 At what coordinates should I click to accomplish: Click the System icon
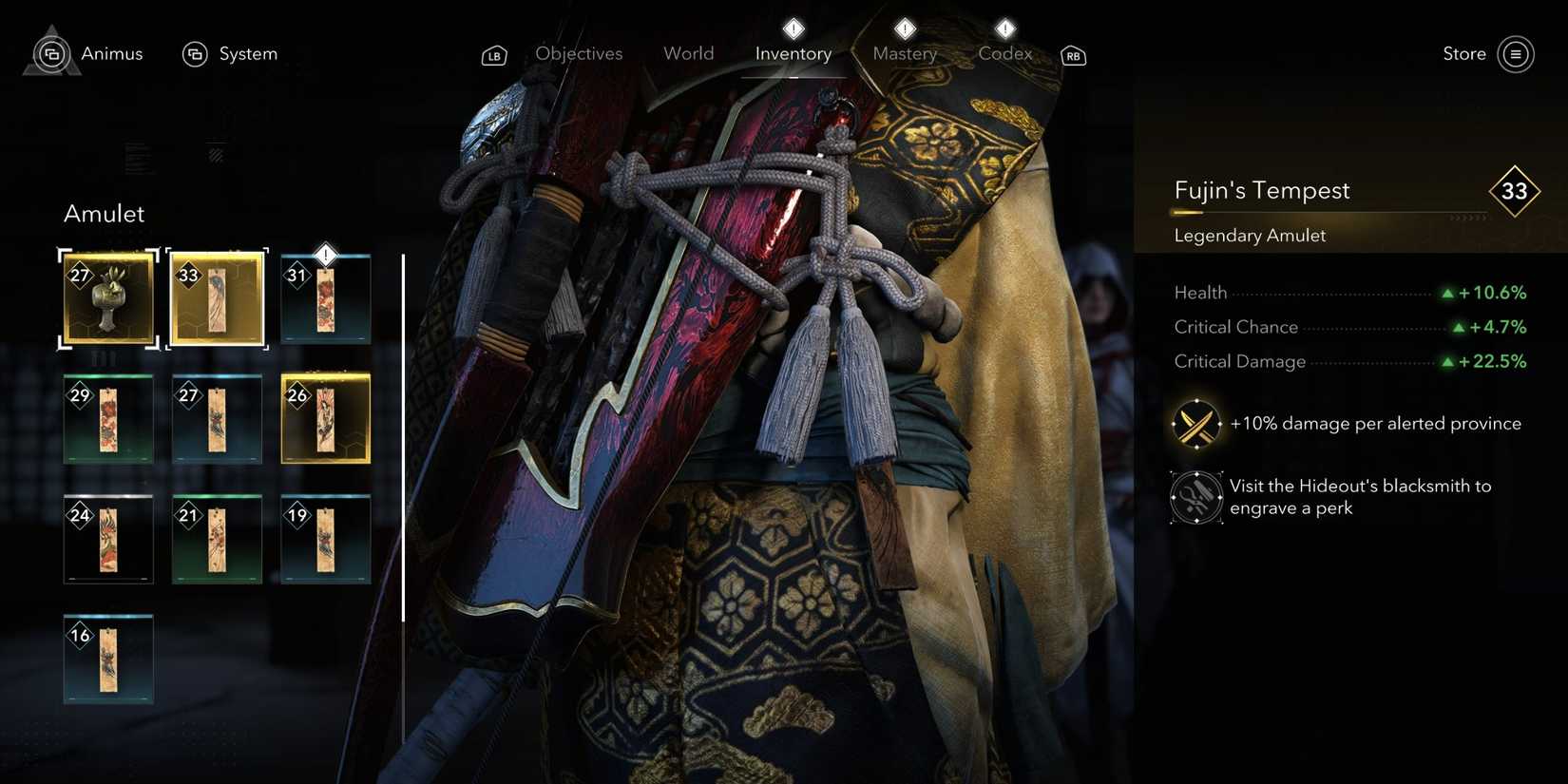[x=197, y=53]
